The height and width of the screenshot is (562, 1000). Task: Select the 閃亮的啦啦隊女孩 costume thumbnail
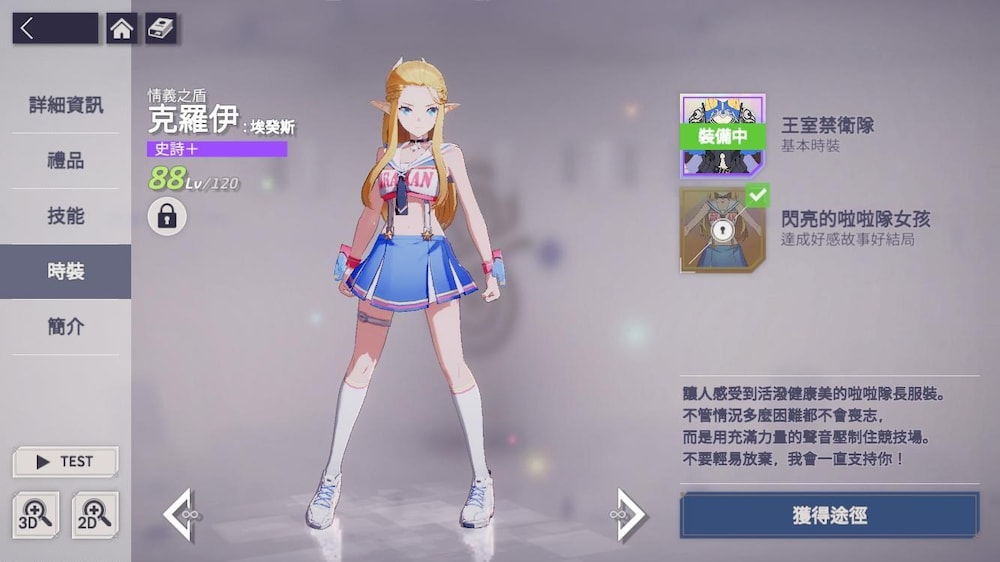(722, 230)
